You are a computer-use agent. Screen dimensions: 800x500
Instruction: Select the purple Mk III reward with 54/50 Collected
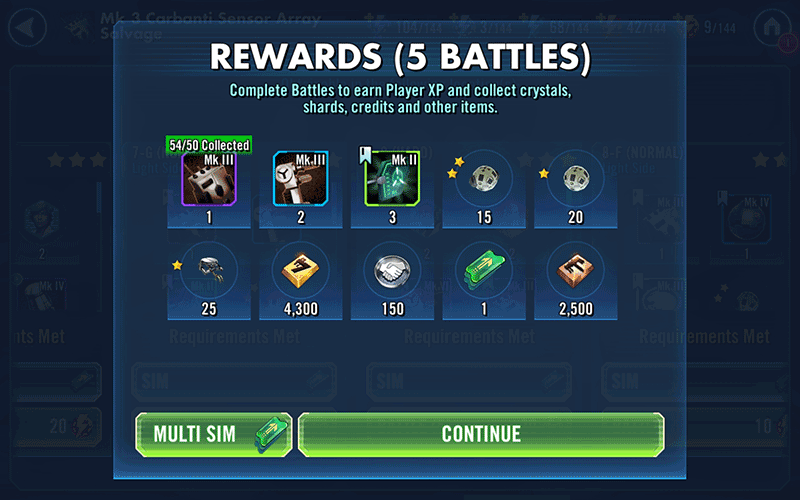pyautogui.click(x=209, y=179)
